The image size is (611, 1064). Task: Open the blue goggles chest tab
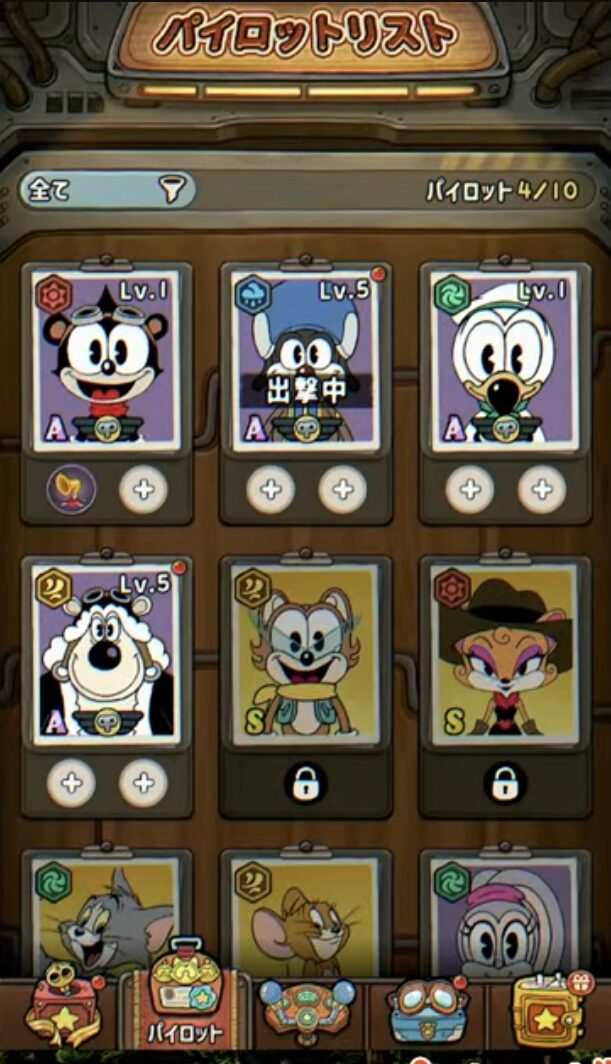tap(427, 1010)
